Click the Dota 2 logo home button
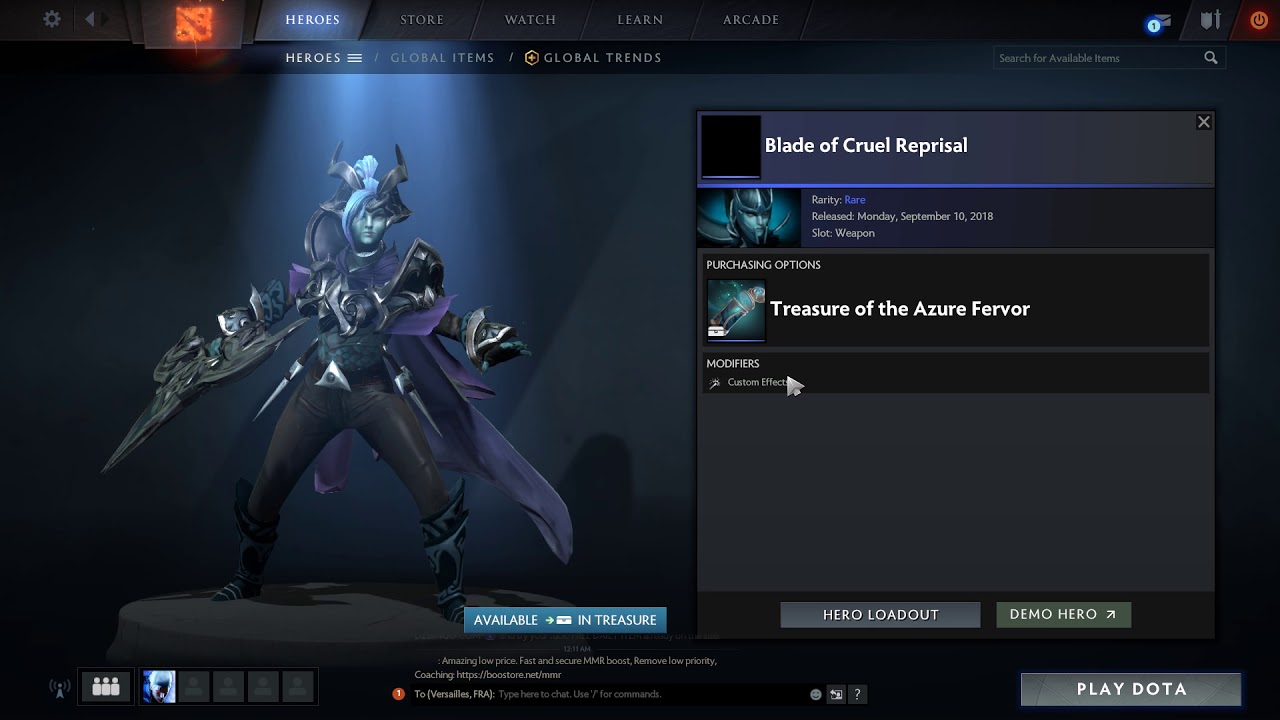 click(x=194, y=24)
